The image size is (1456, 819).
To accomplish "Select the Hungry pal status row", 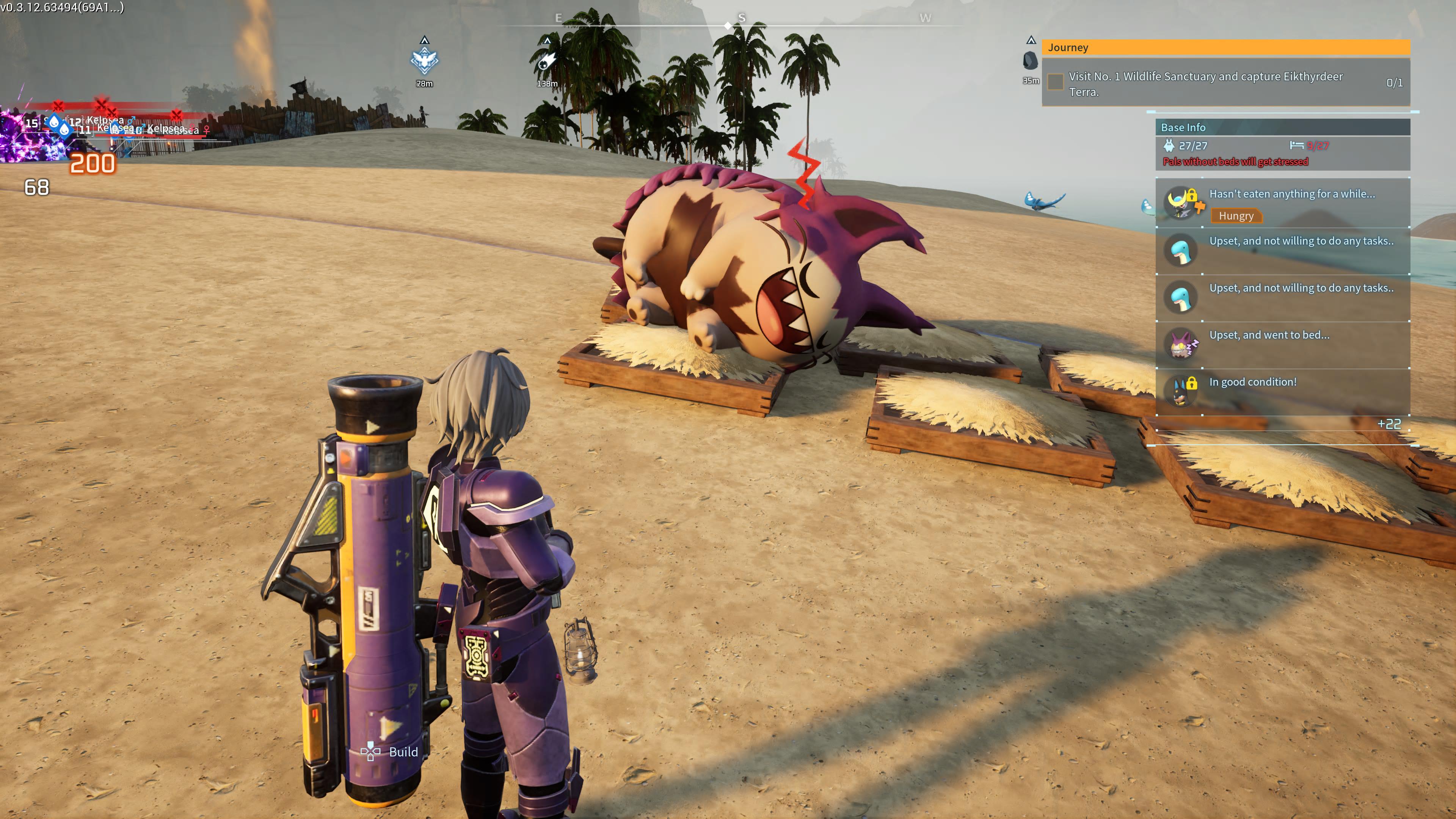I will (x=1282, y=203).
